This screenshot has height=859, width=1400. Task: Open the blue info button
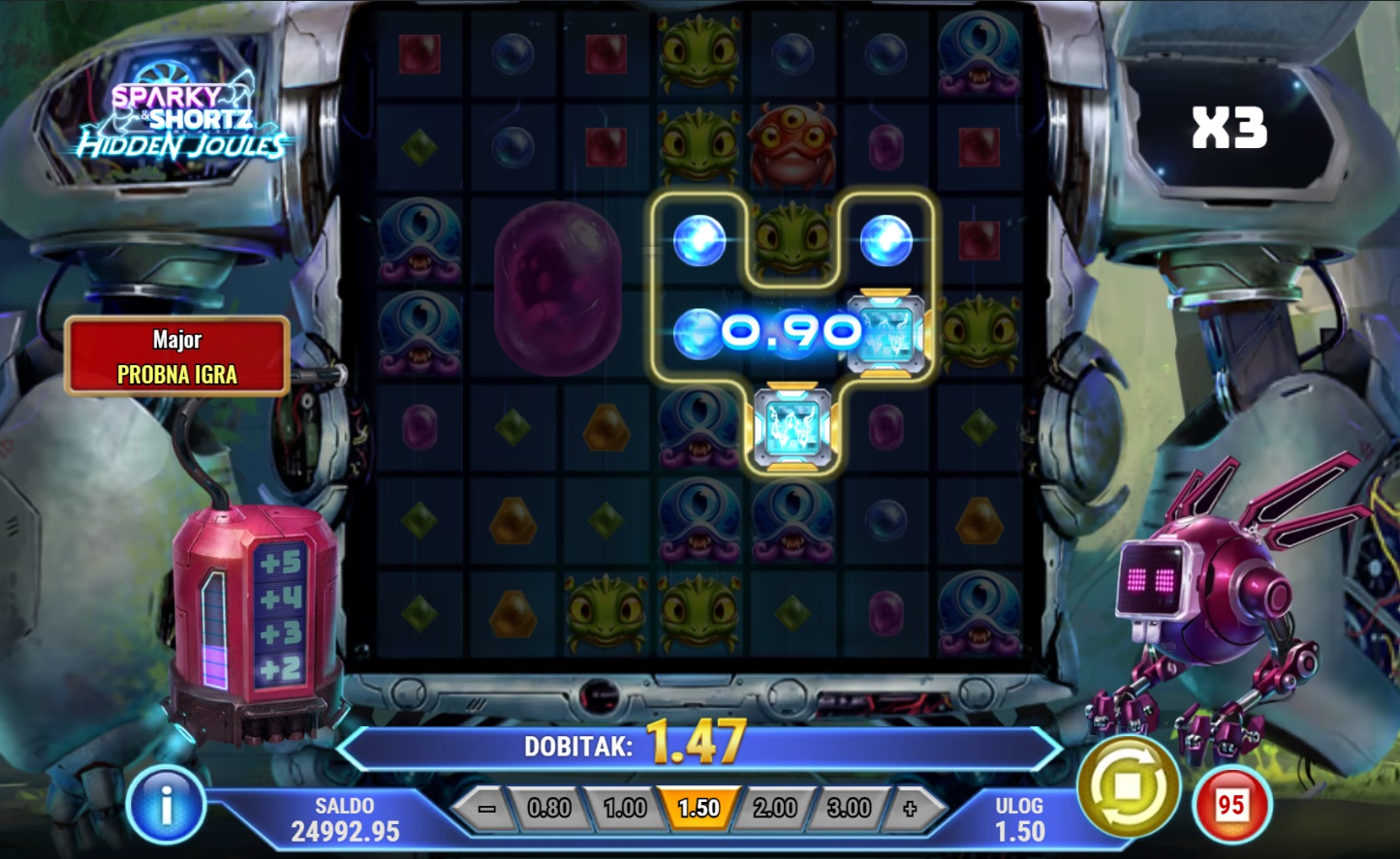tap(166, 805)
